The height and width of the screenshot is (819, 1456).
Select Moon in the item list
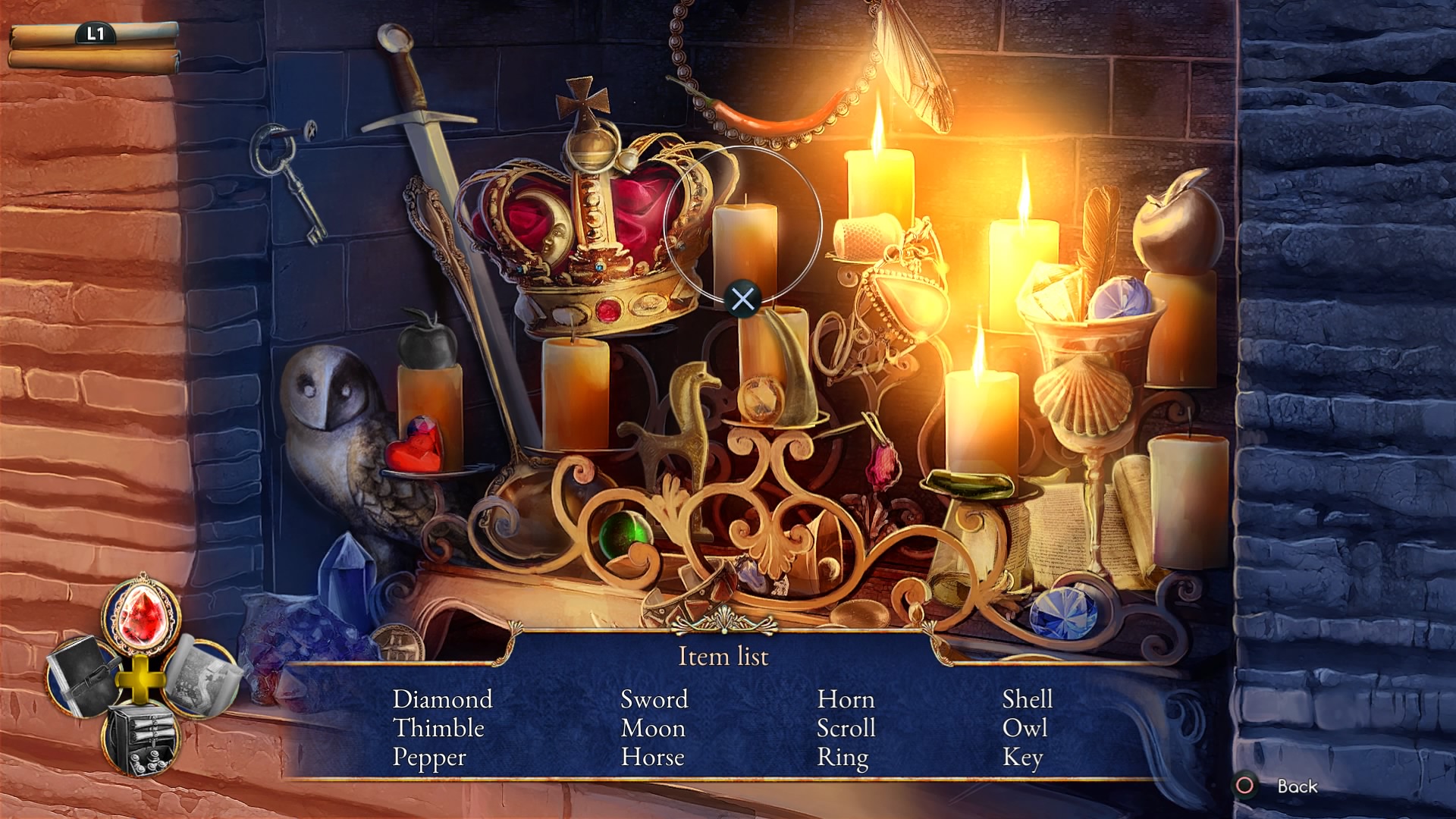(652, 728)
